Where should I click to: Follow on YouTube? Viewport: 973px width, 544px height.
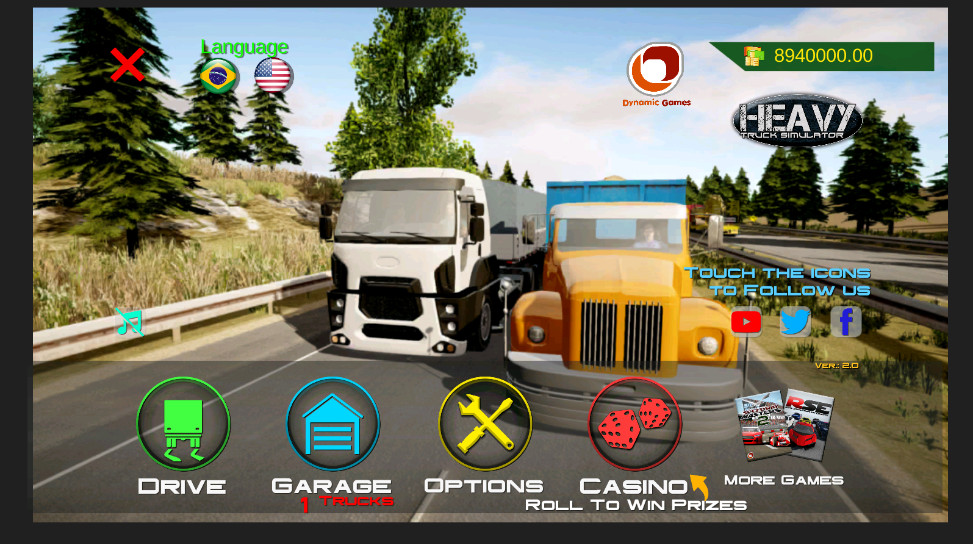point(746,322)
